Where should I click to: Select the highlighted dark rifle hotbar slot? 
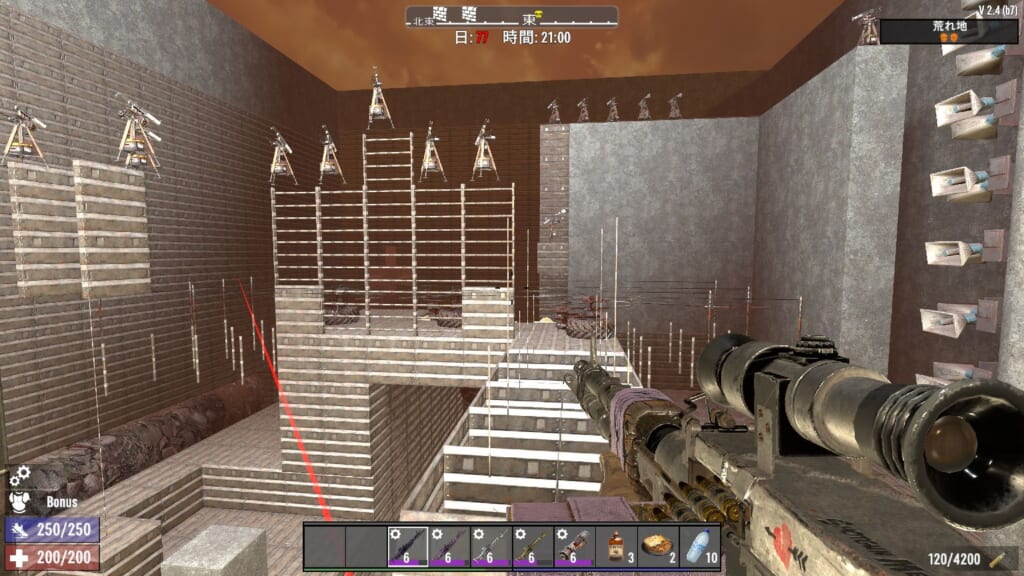coord(407,547)
